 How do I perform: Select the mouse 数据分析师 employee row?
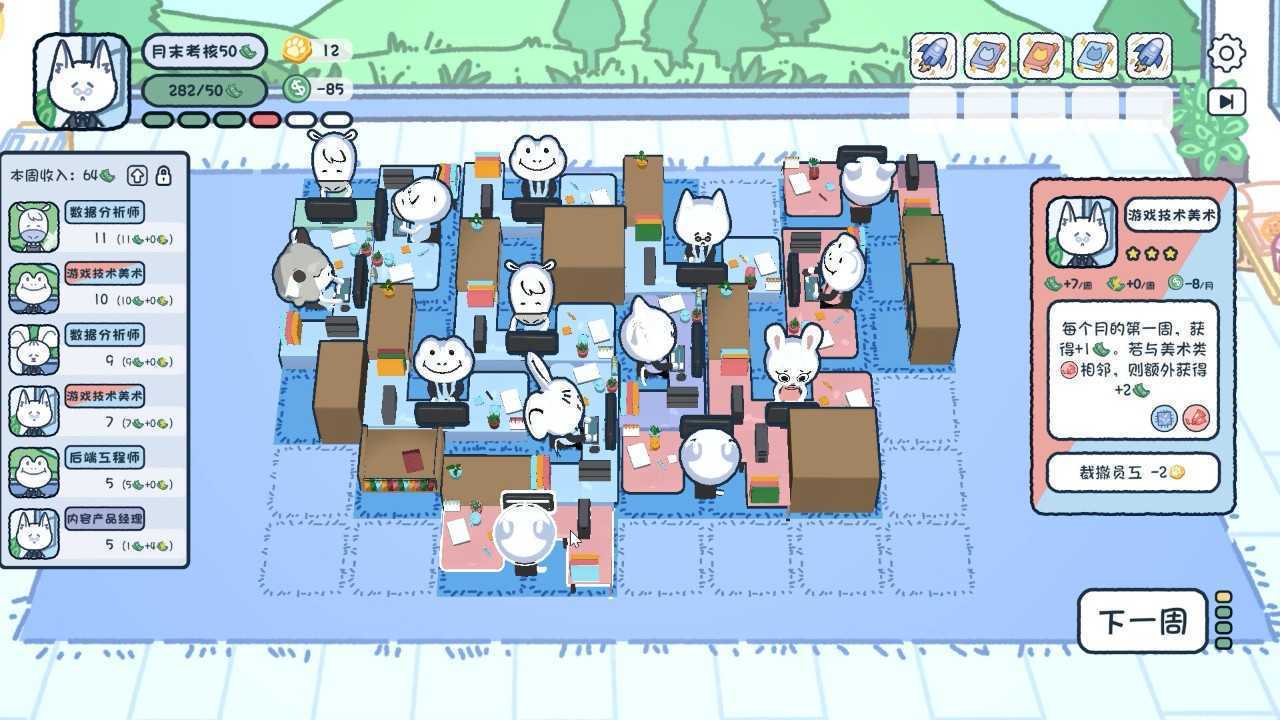coord(95,349)
